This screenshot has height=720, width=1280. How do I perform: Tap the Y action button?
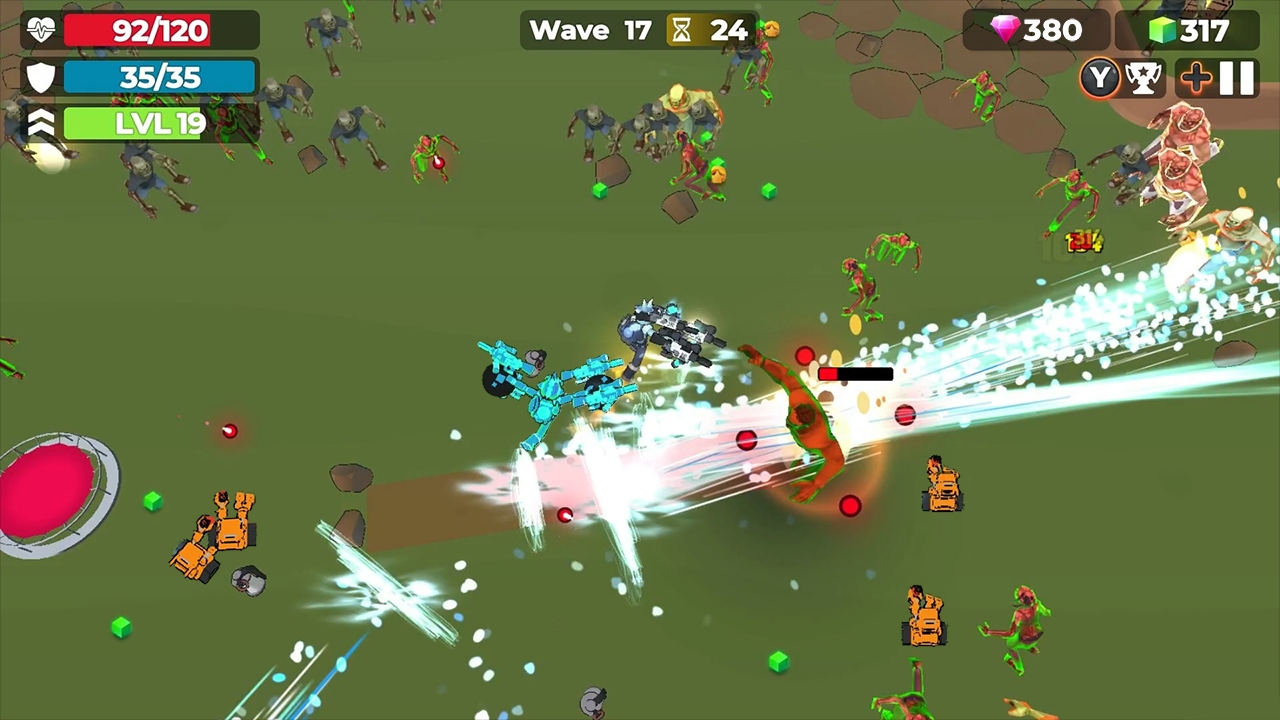click(1100, 77)
